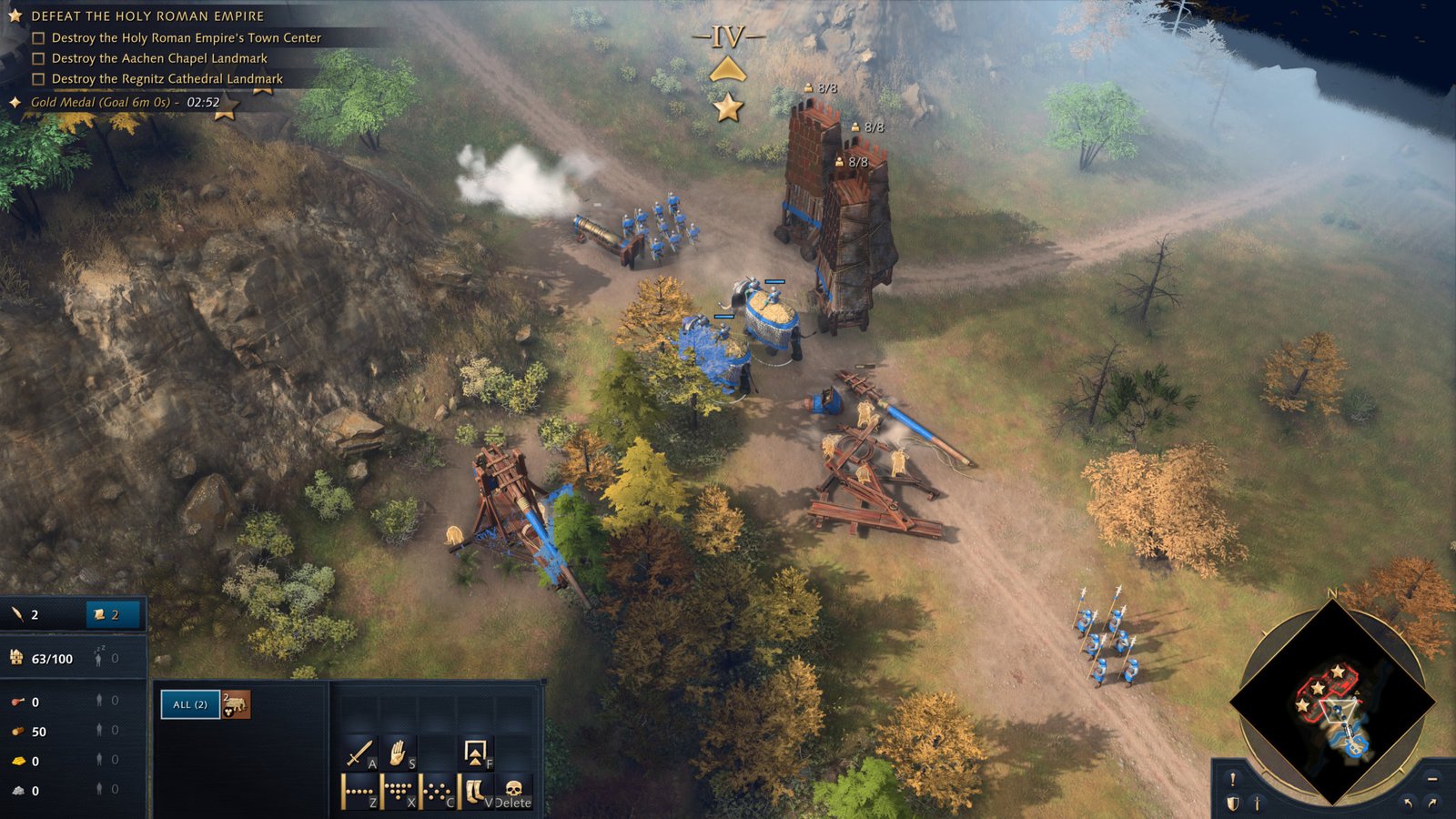
Task: Activate the sword attack-move command
Action: [x=359, y=754]
